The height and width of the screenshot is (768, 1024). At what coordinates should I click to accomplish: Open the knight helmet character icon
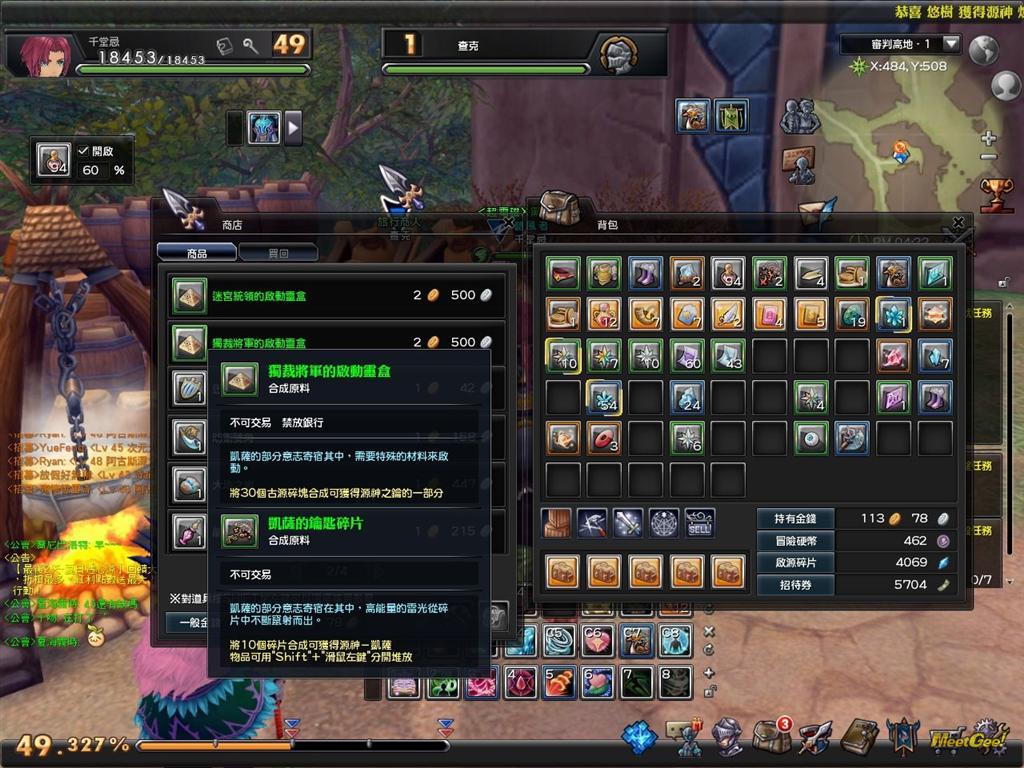[x=727, y=738]
